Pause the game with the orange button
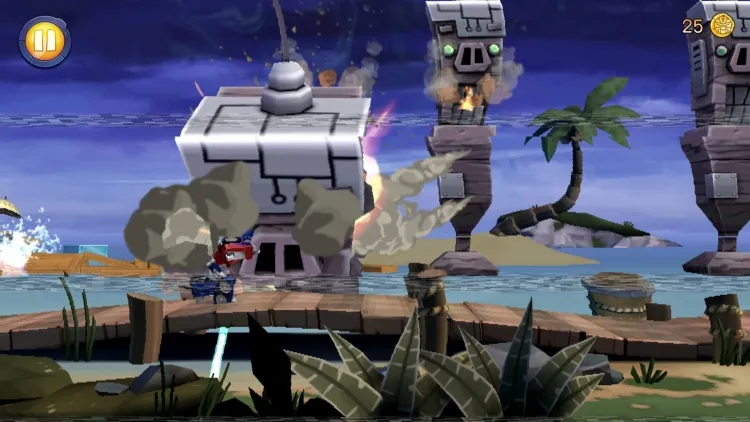Image resolution: width=750 pixels, height=422 pixels. (44, 41)
